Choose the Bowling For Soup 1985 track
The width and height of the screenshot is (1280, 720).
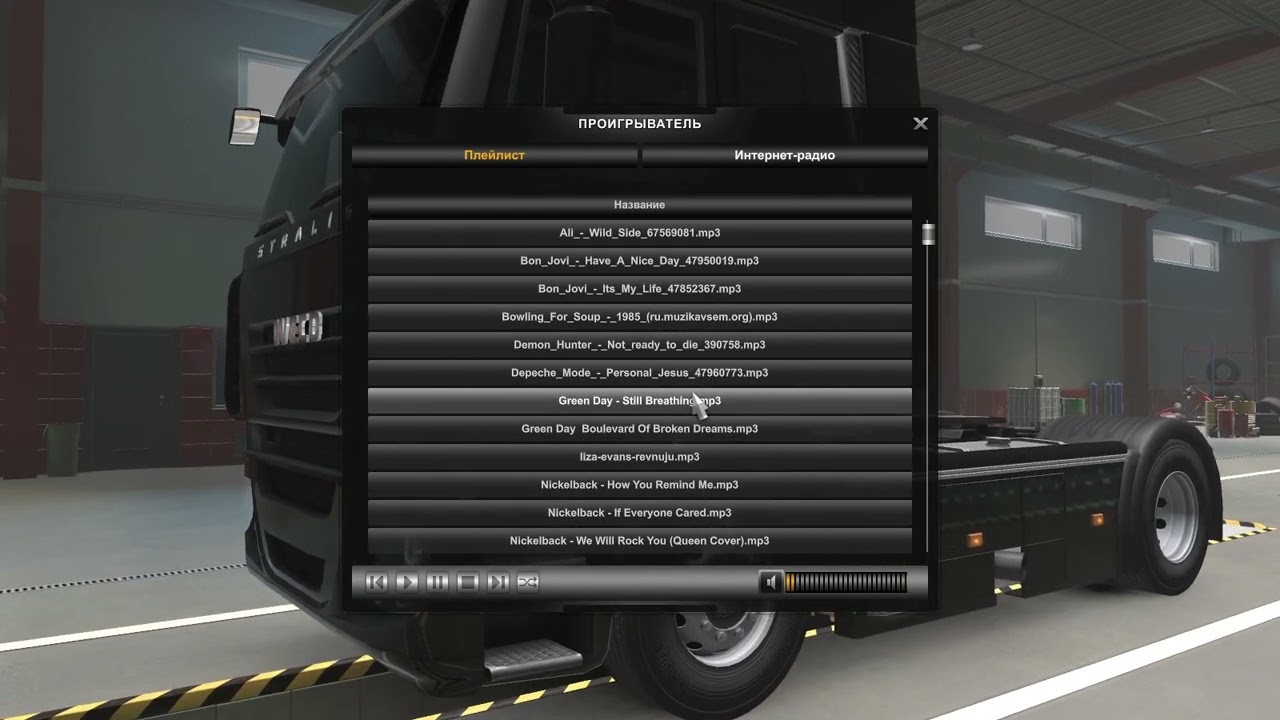point(639,317)
